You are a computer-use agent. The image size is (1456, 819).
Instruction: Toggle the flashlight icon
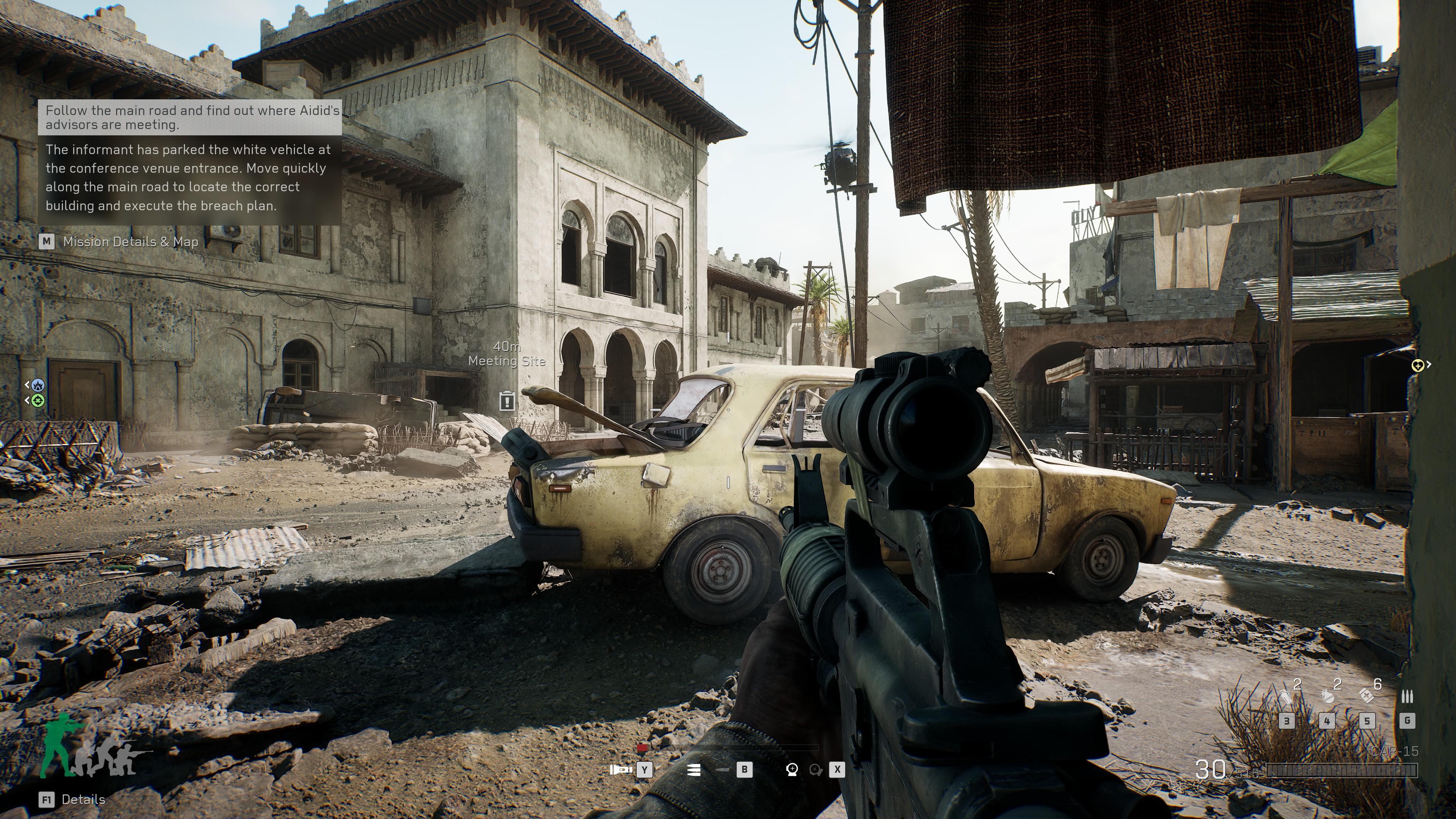click(621, 769)
